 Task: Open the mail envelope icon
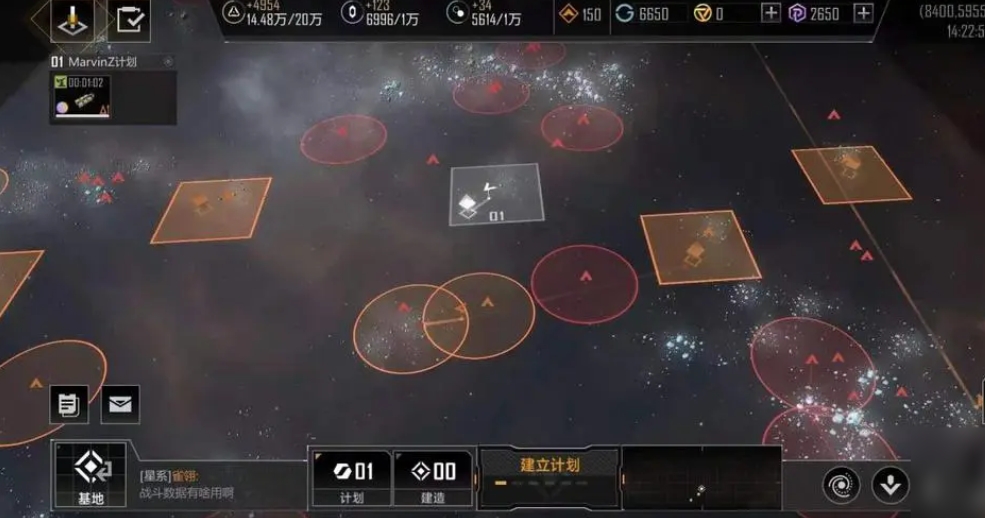pyautogui.click(x=120, y=404)
